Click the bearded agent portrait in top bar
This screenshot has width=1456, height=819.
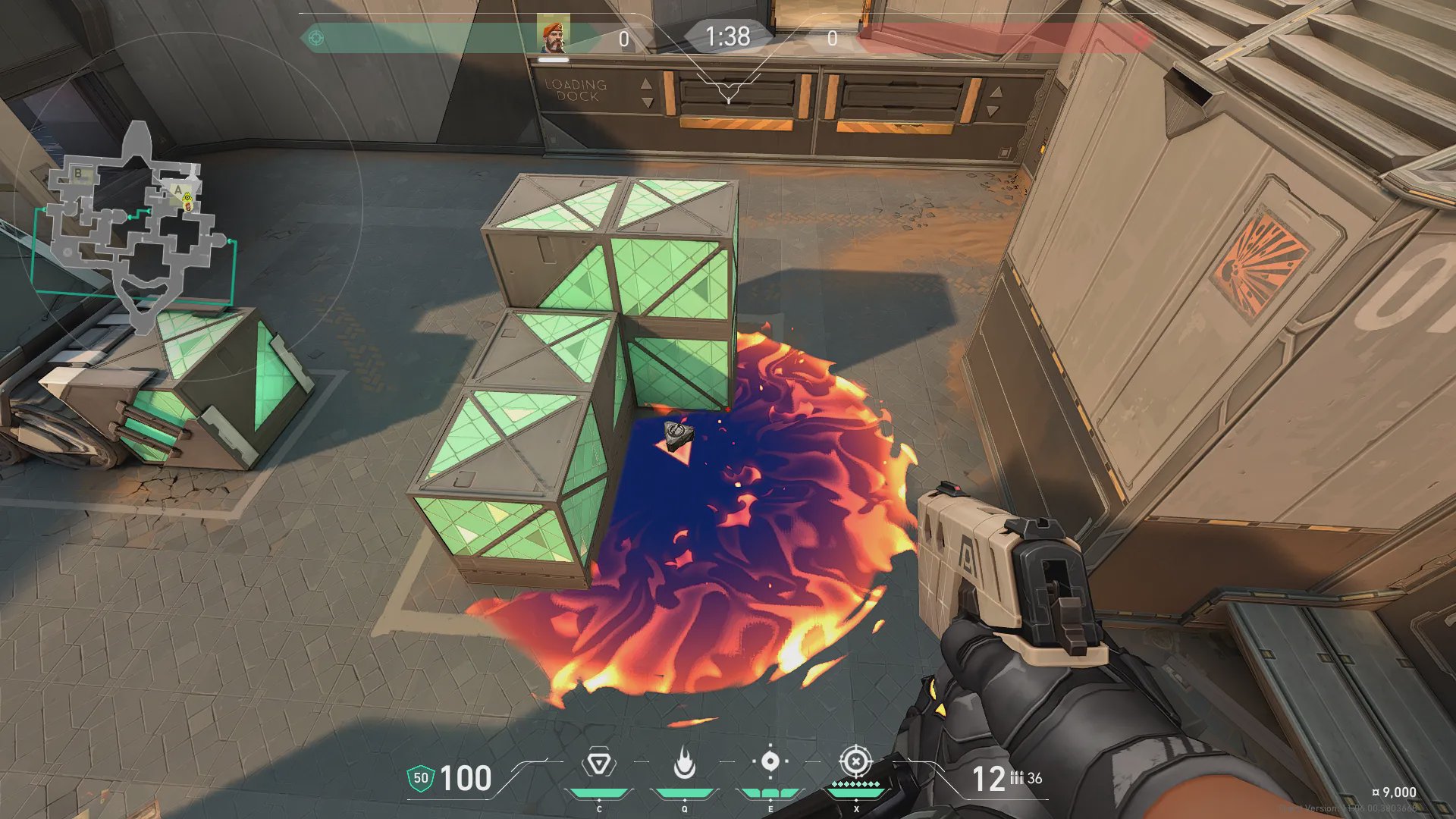click(554, 36)
